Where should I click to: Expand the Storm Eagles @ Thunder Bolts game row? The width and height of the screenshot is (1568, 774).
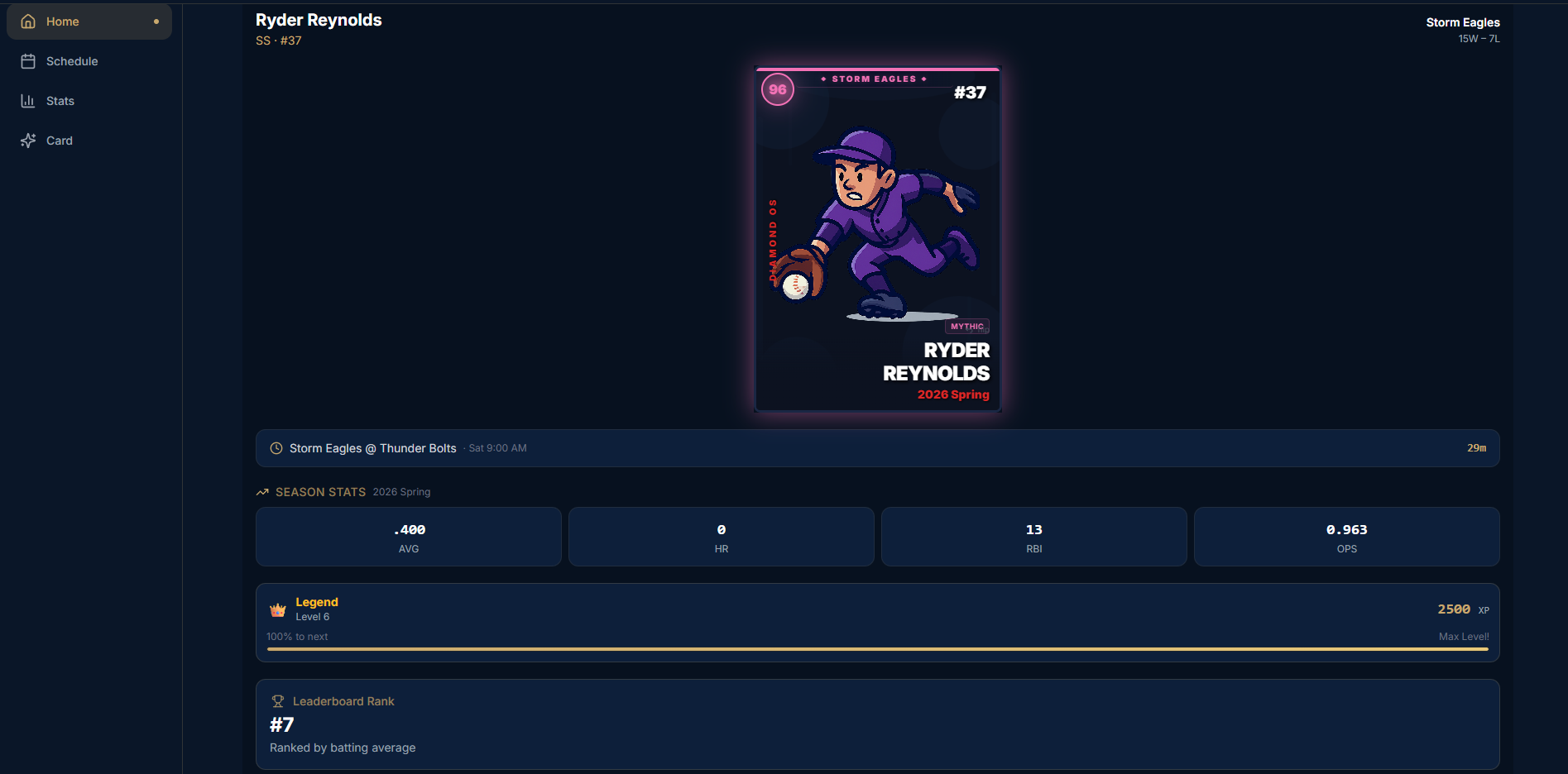tap(877, 447)
